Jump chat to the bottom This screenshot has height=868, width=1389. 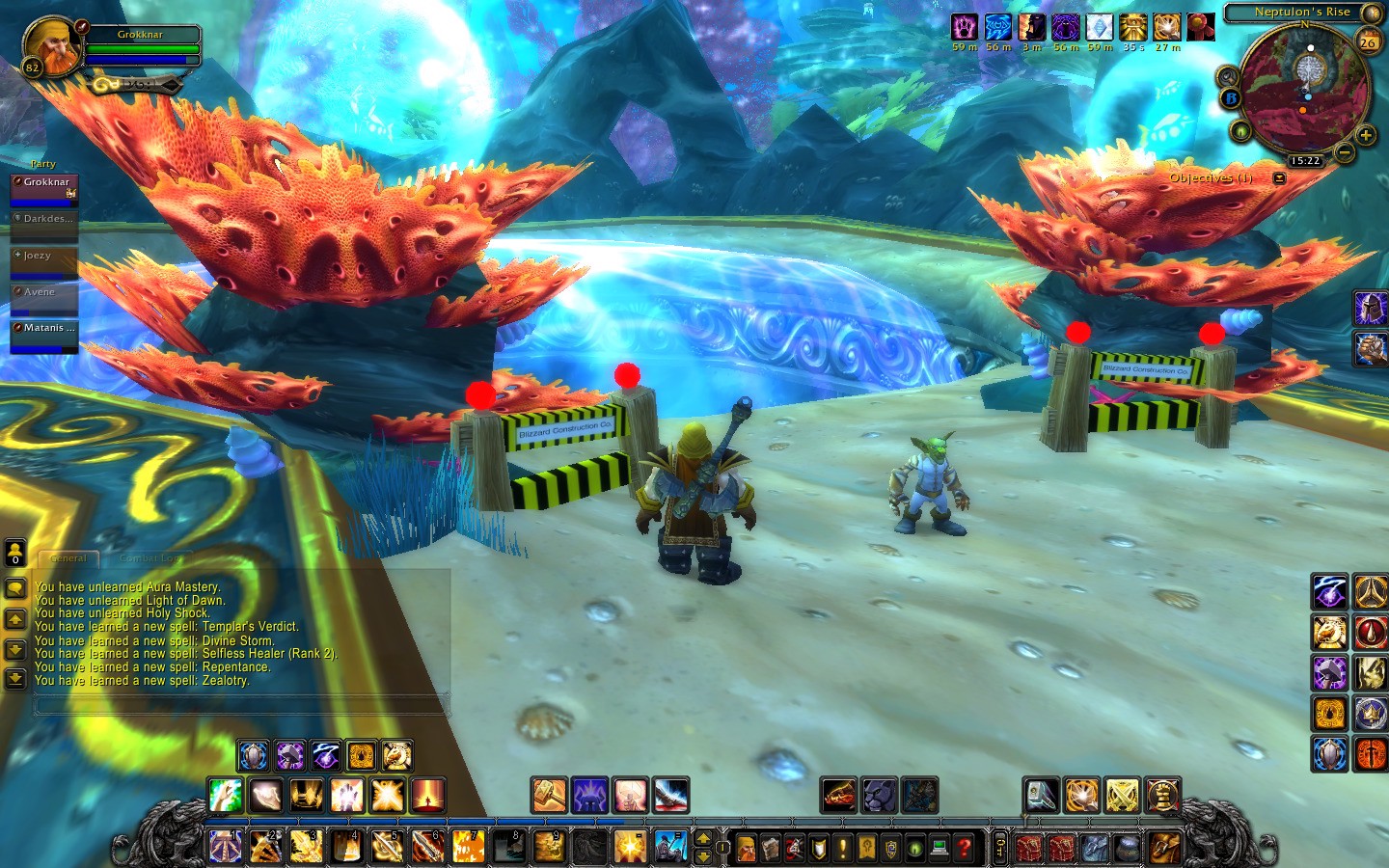click(x=15, y=679)
